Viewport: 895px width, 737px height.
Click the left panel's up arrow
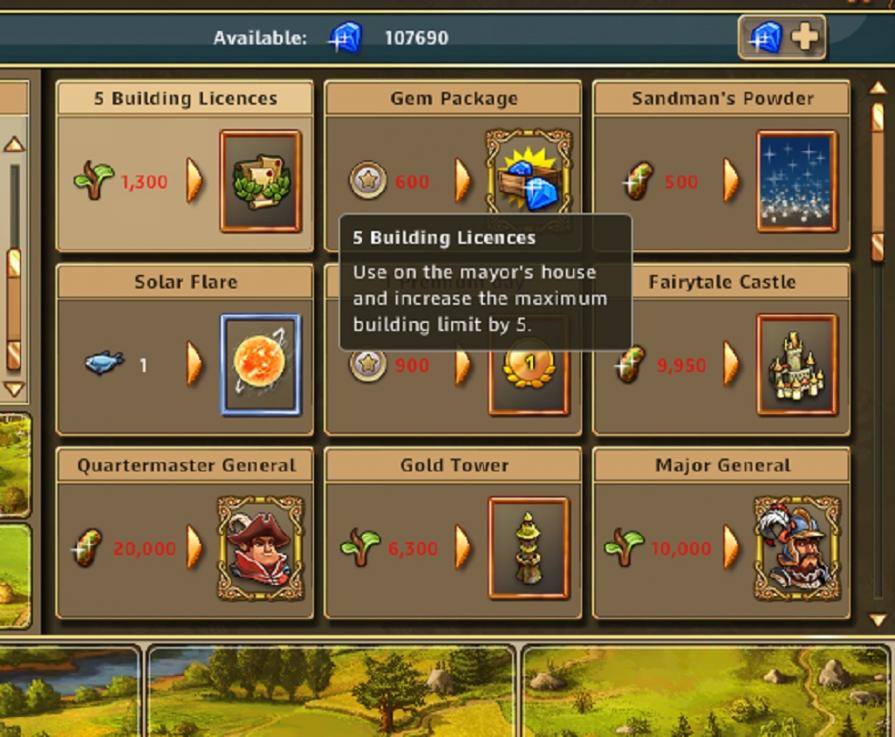pos(14,144)
